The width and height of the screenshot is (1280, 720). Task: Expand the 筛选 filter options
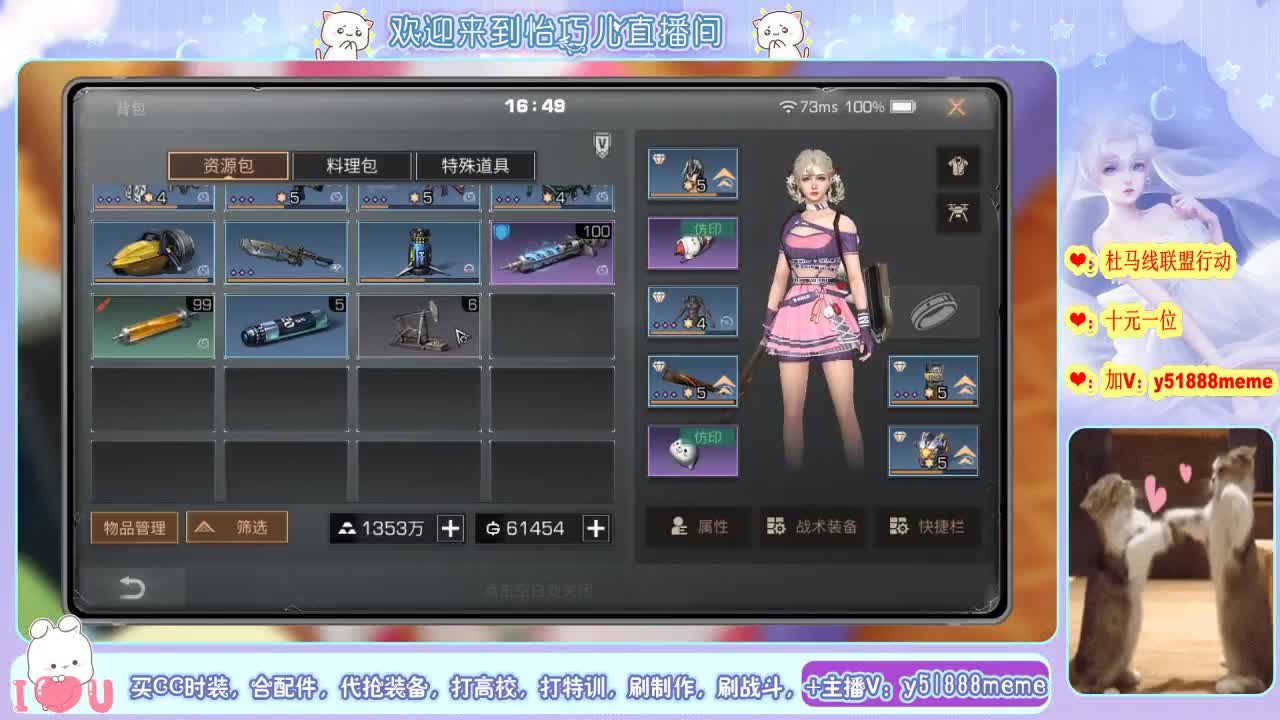click(x=237, y=527)
